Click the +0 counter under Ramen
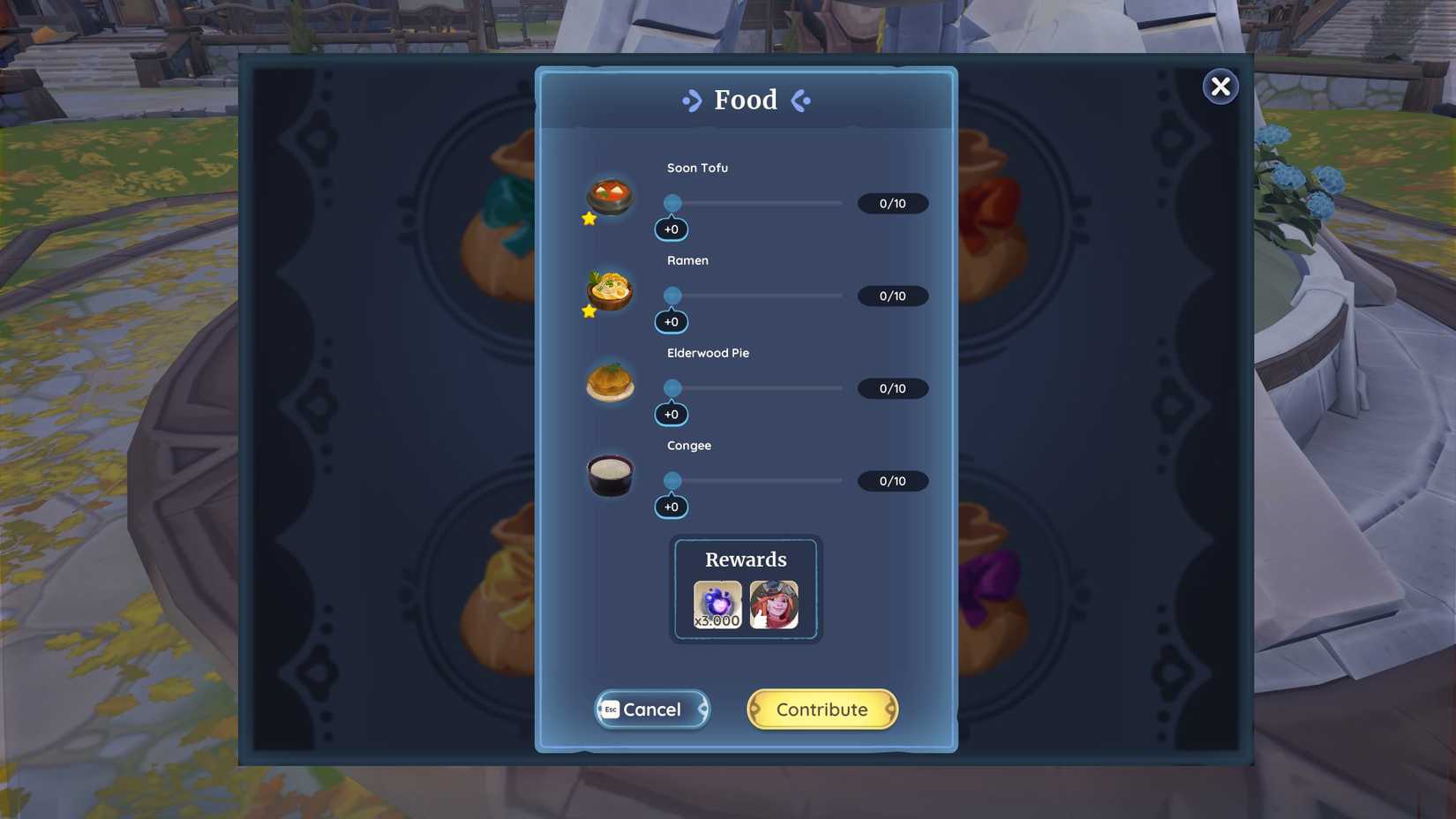1456x819 pixels. pos(671,321)
